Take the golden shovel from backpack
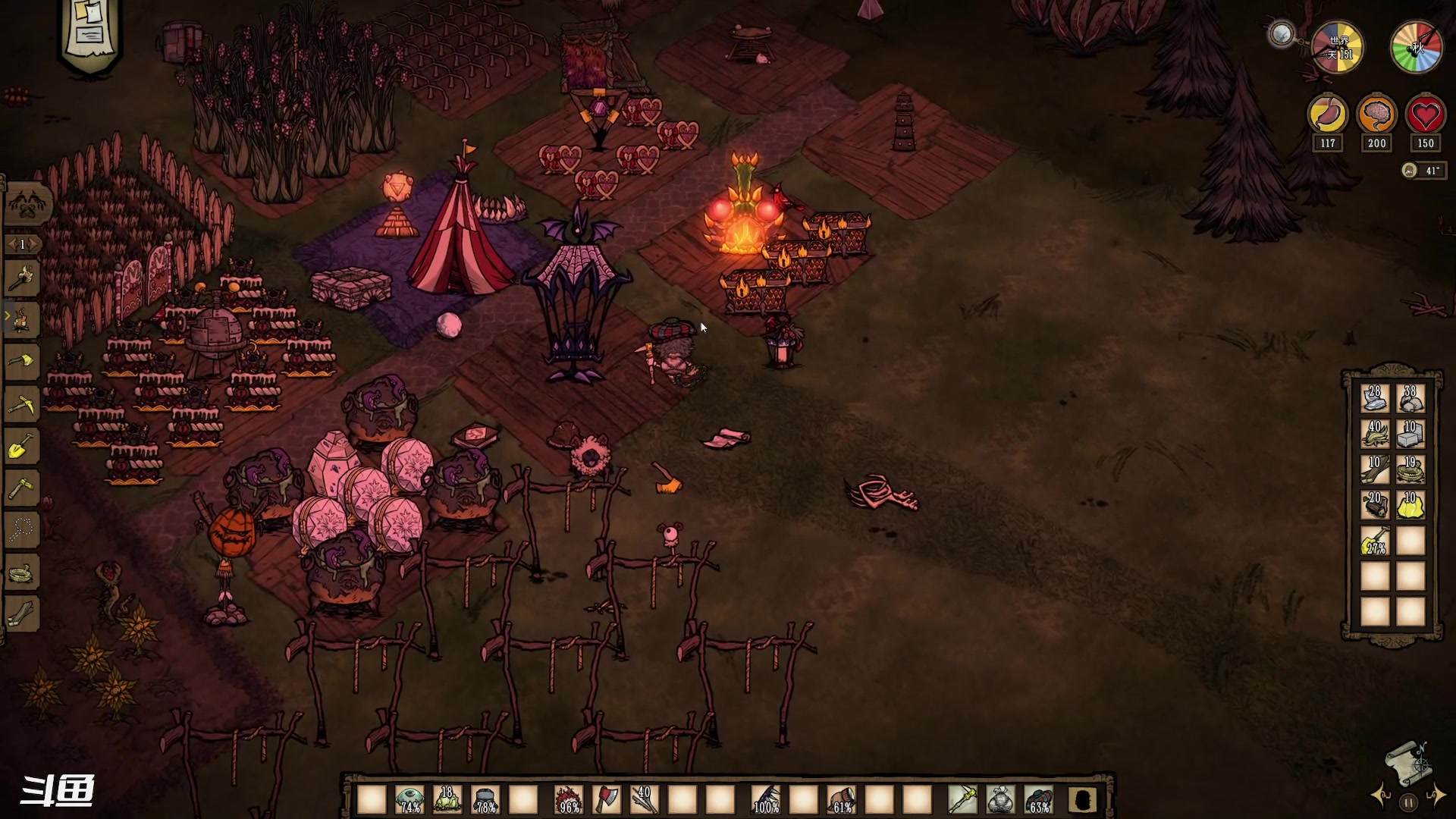Image resolution: width=1456 pixels, height=819 pixels. point(1375,541)
